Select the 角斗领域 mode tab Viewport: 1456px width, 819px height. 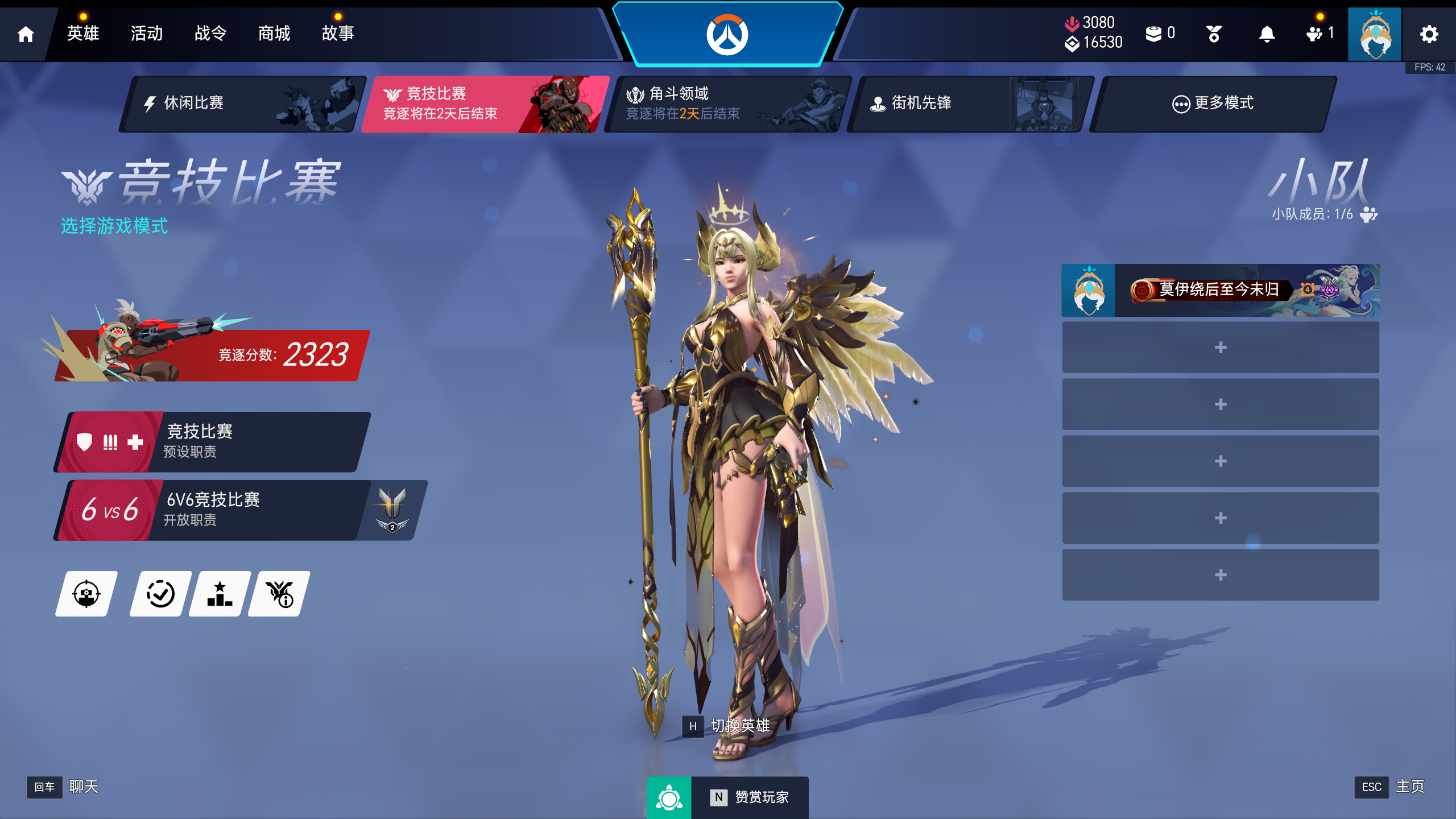(x=727, y=104)
